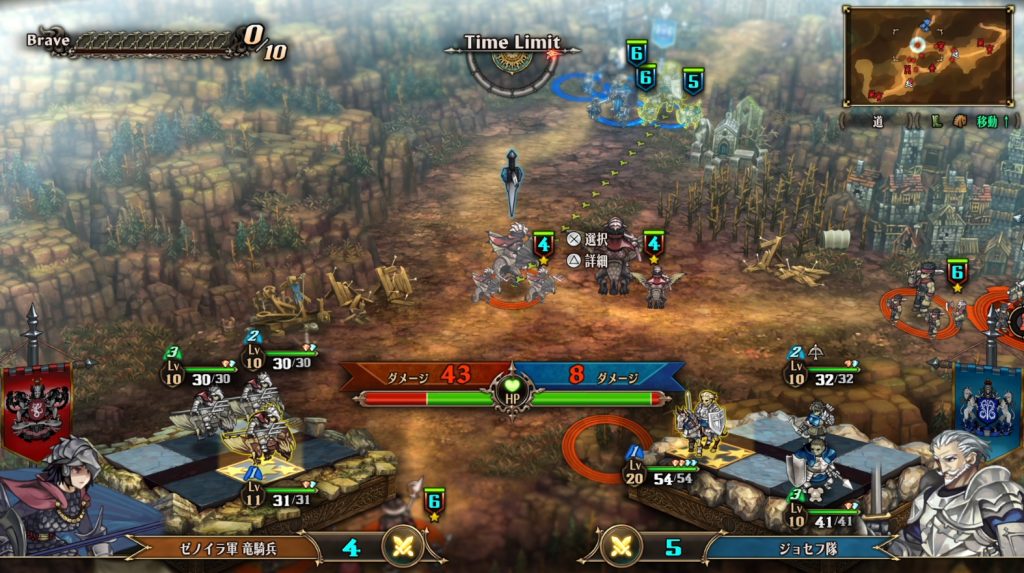This screenshot has height=573, width=1024.
Task: Click the silver-haired knight commander portrait
Action: (x=958, y=496)
